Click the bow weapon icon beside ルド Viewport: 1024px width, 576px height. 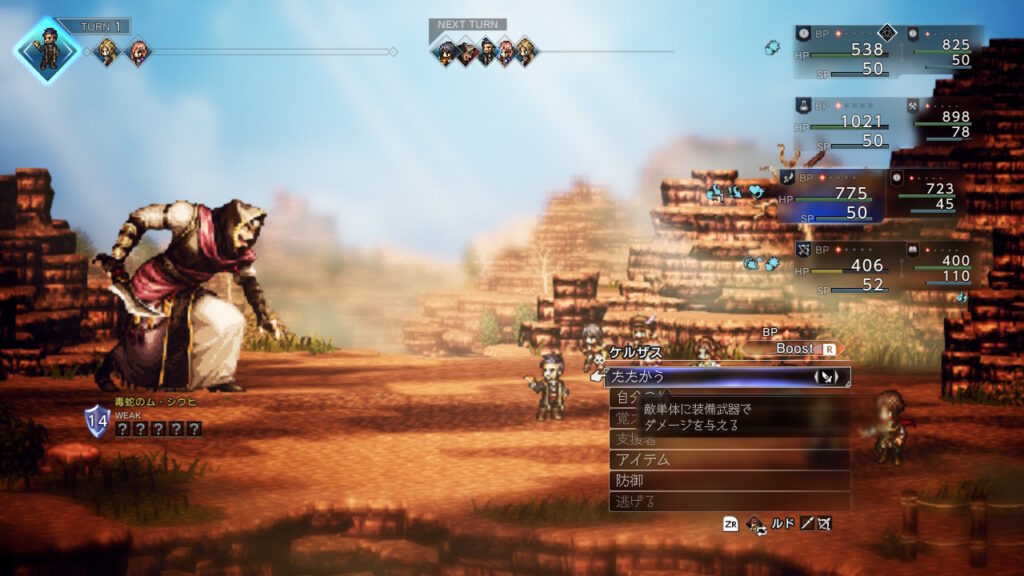pos(823,523)
